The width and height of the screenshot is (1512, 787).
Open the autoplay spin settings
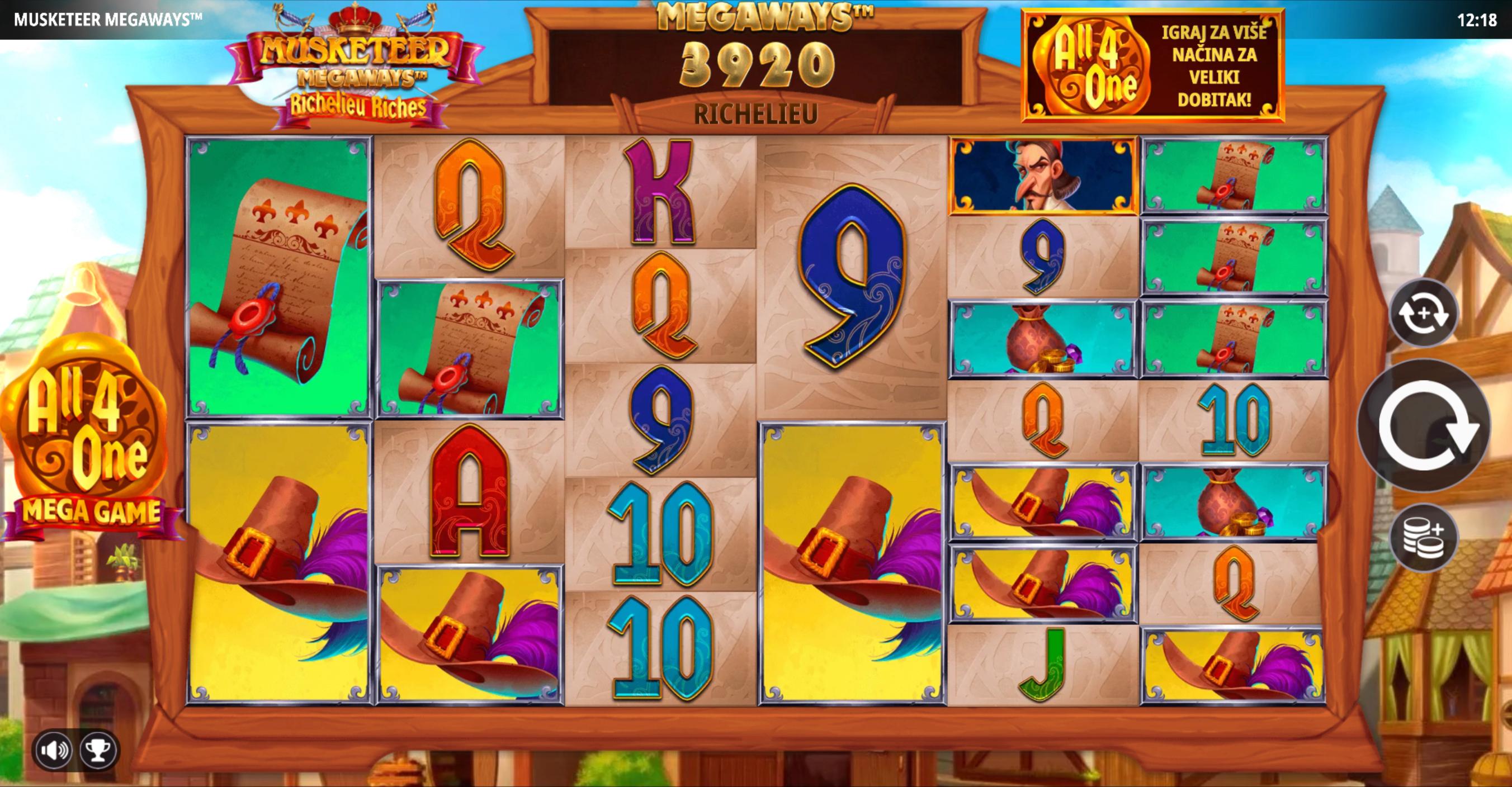(1423, 313)
